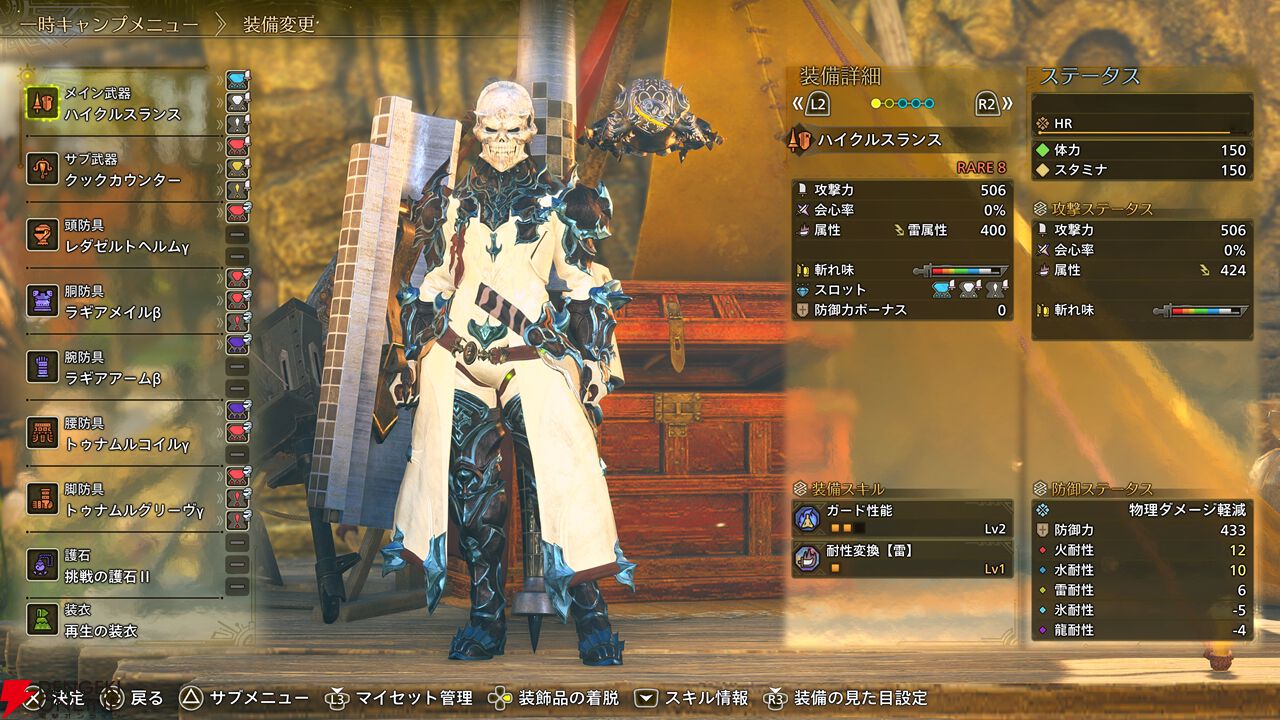Select mantle 再生の装衣 slot
Screen dimensions: 1280x720
[122, 621]
